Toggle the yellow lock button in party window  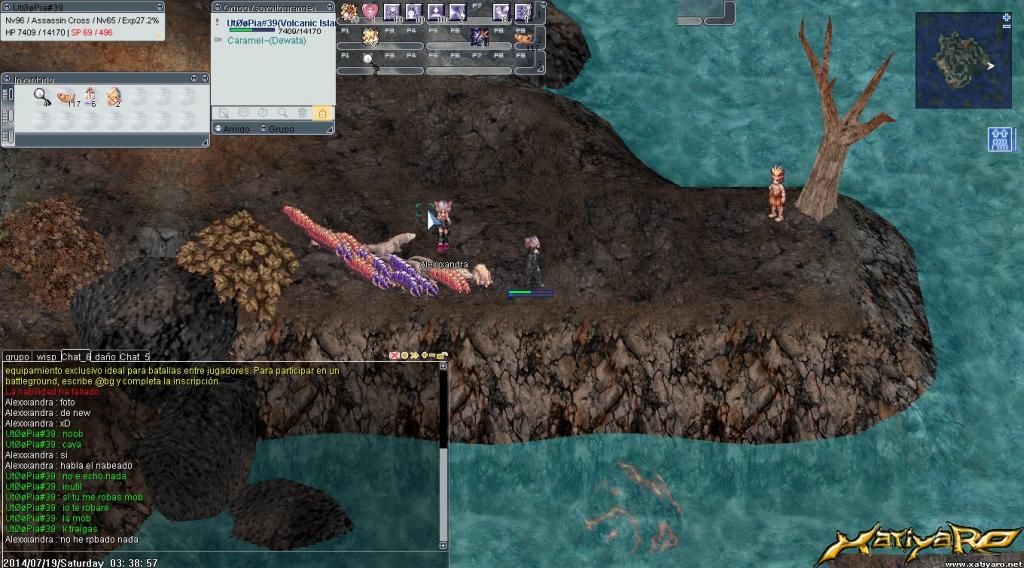click(x=322, y=113)
